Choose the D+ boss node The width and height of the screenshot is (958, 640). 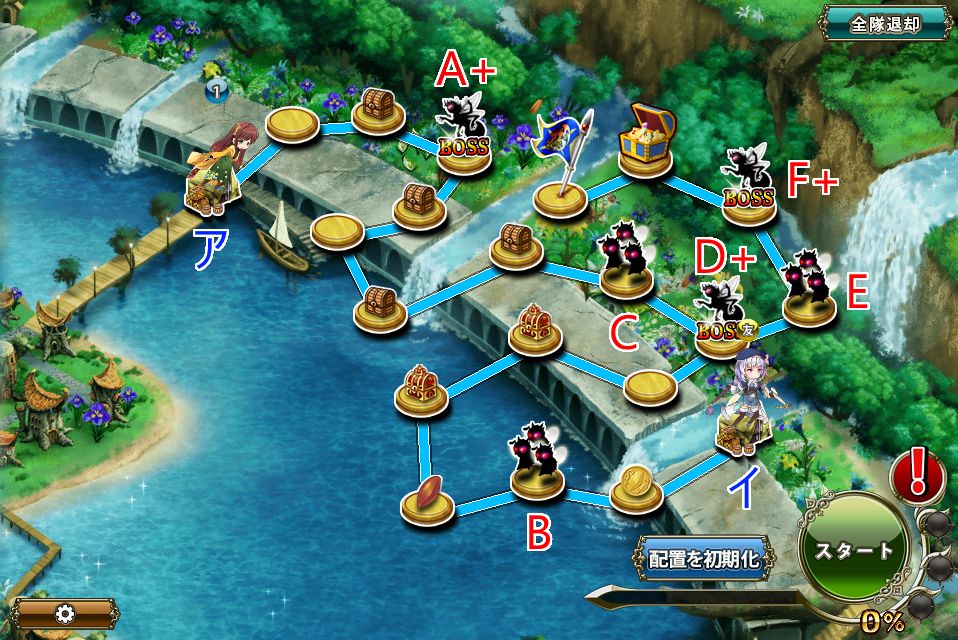pos(721,316)
